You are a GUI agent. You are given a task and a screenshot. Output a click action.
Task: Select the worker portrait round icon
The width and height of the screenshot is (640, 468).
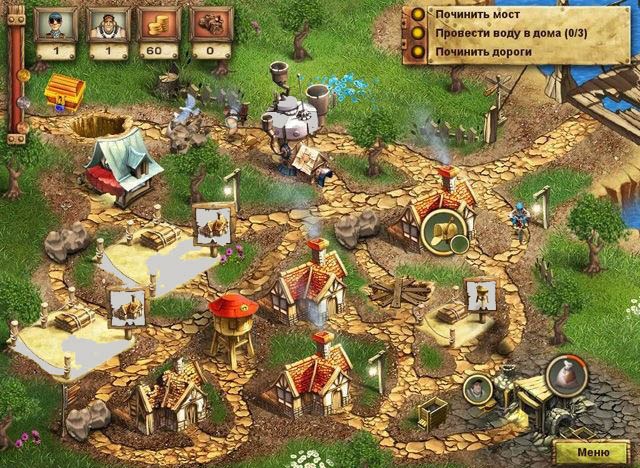(x=478, y=388)
